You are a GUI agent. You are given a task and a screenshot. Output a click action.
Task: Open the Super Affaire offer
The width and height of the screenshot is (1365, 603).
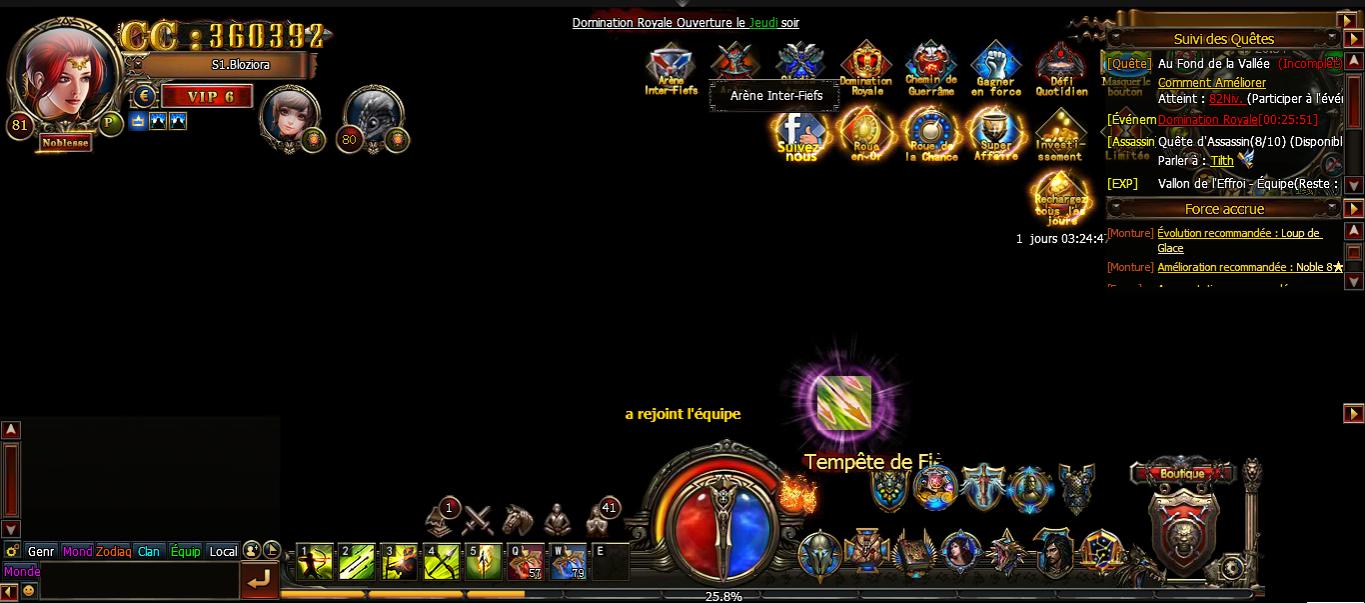point(996,133)
